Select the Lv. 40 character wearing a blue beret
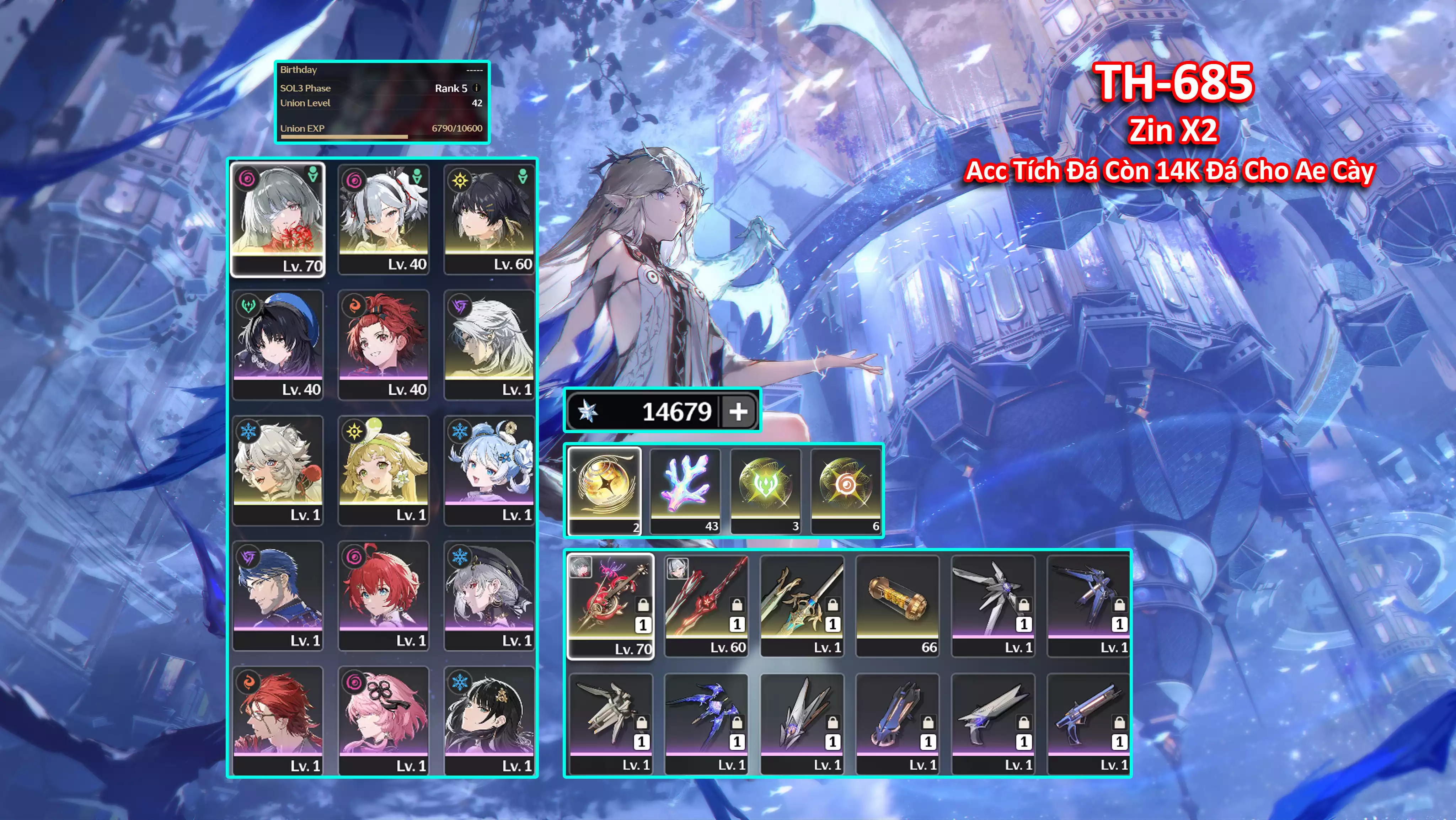Screen dimensions: 1456x820 click(278, 345)
